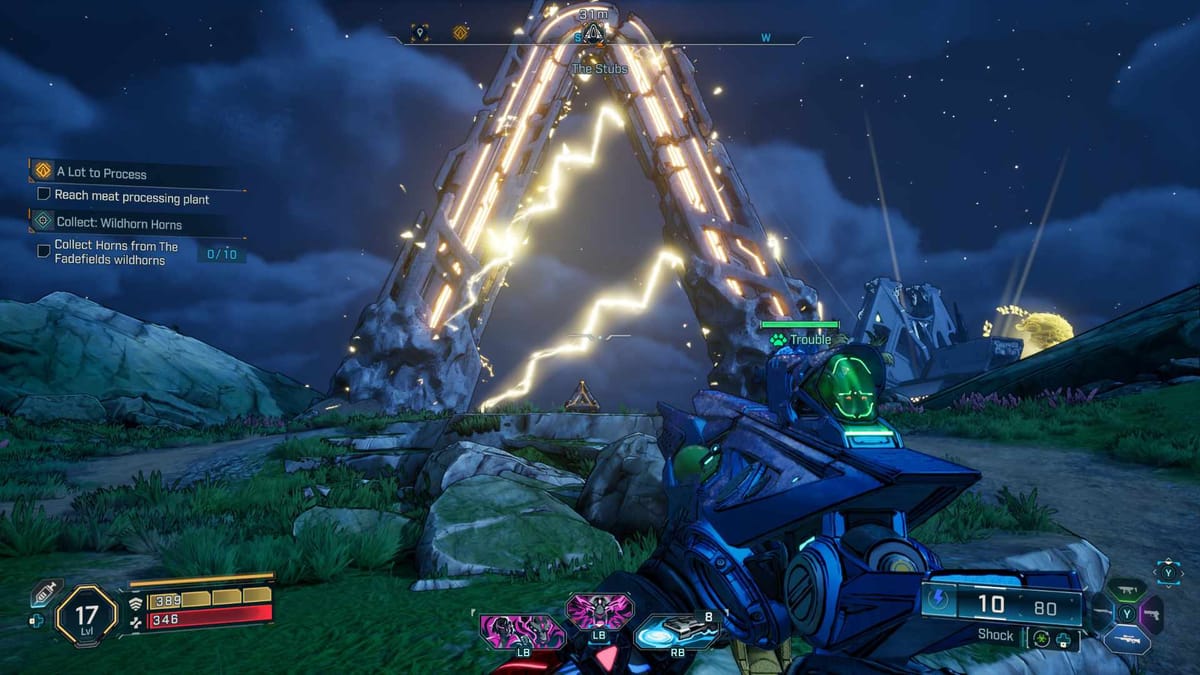Use the repair kit syringe icon

coord(43,593)
